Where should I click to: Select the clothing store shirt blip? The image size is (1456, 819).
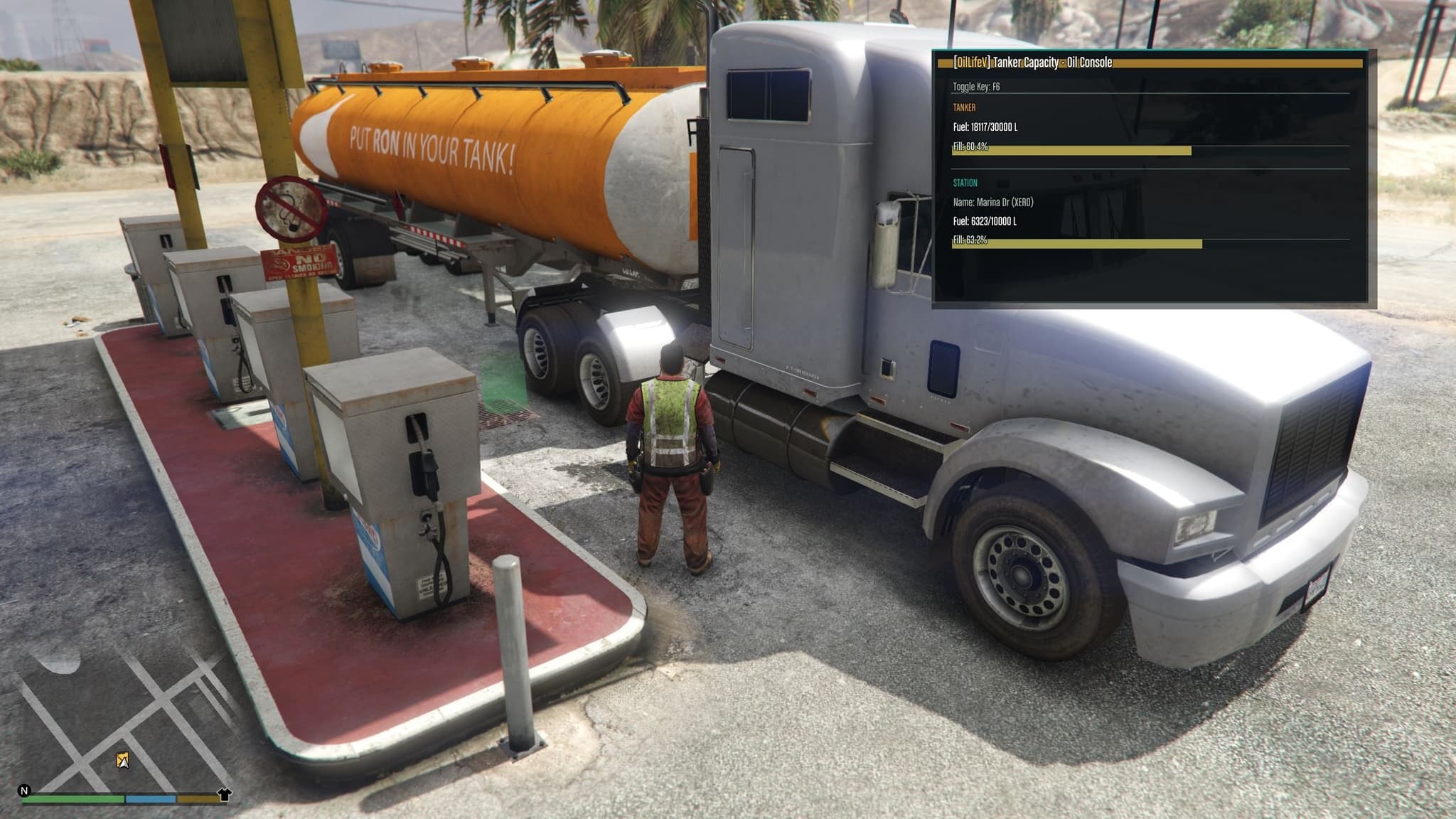(x=224, y=794)
